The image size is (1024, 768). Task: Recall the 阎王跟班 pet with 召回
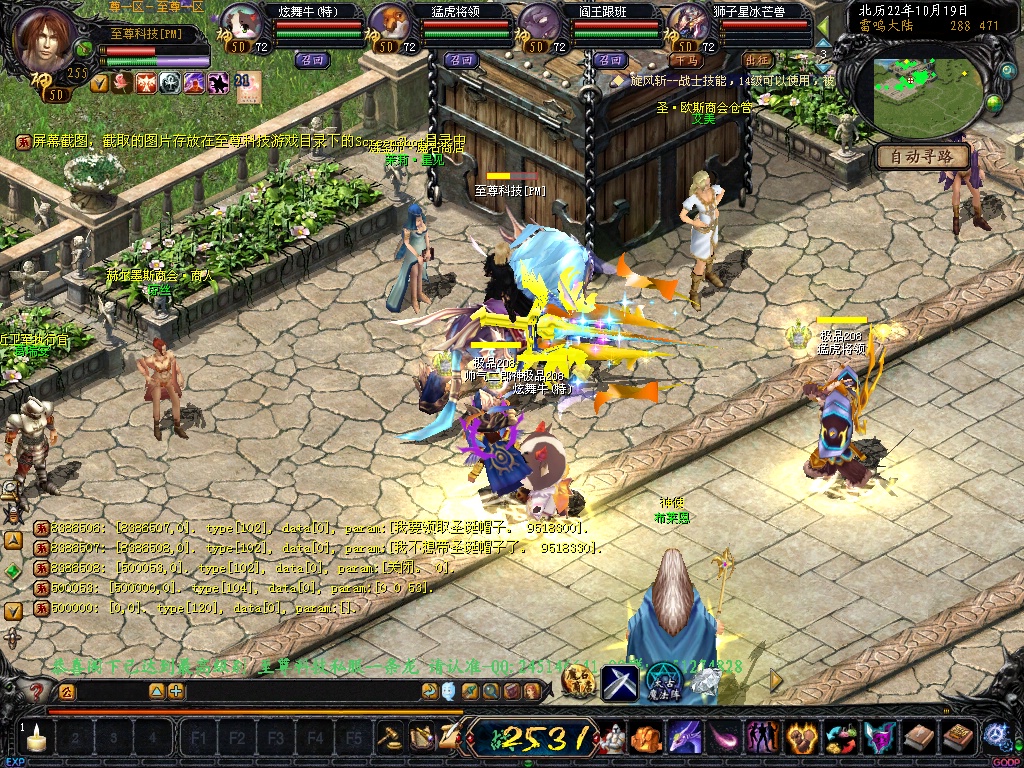pyautogui.click(x=610, y=60)
